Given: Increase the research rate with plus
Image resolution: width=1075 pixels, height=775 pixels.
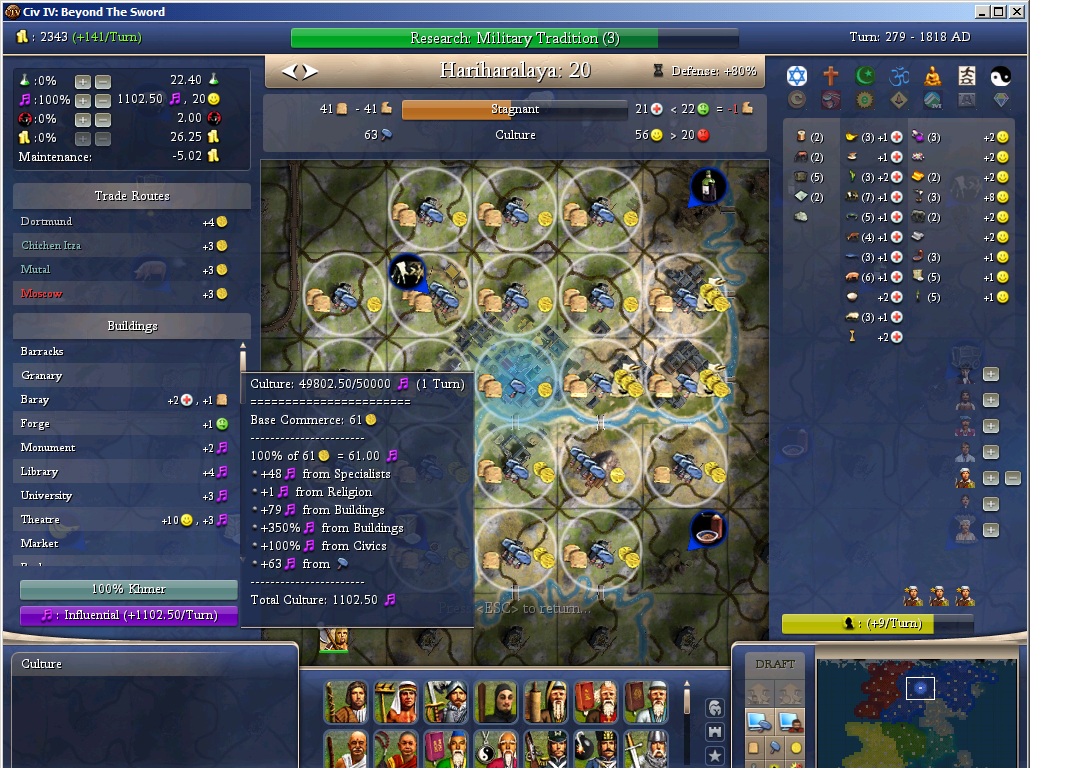Looking at the screenshot, I should click(83, 81).
